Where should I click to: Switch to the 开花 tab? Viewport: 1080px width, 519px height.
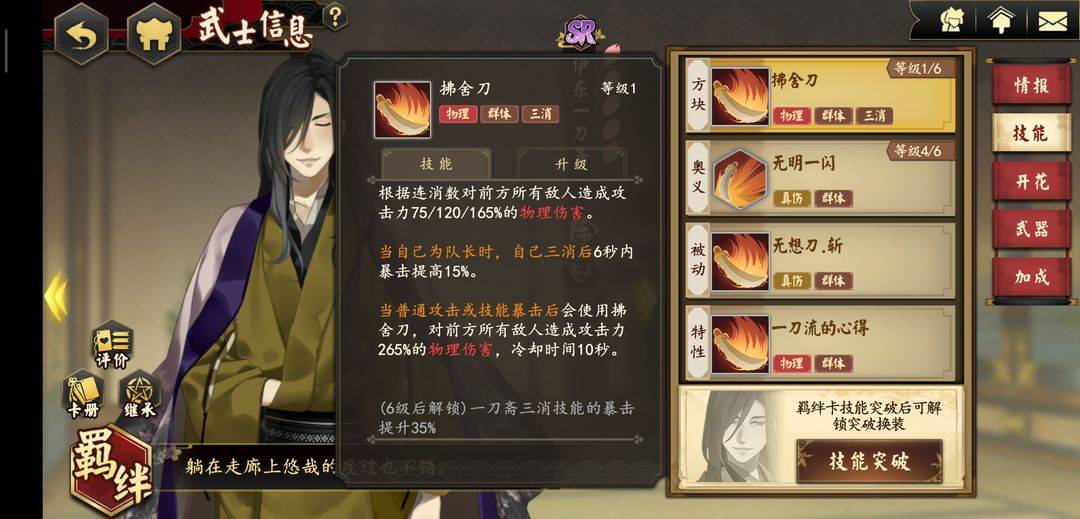(1030, 181)
